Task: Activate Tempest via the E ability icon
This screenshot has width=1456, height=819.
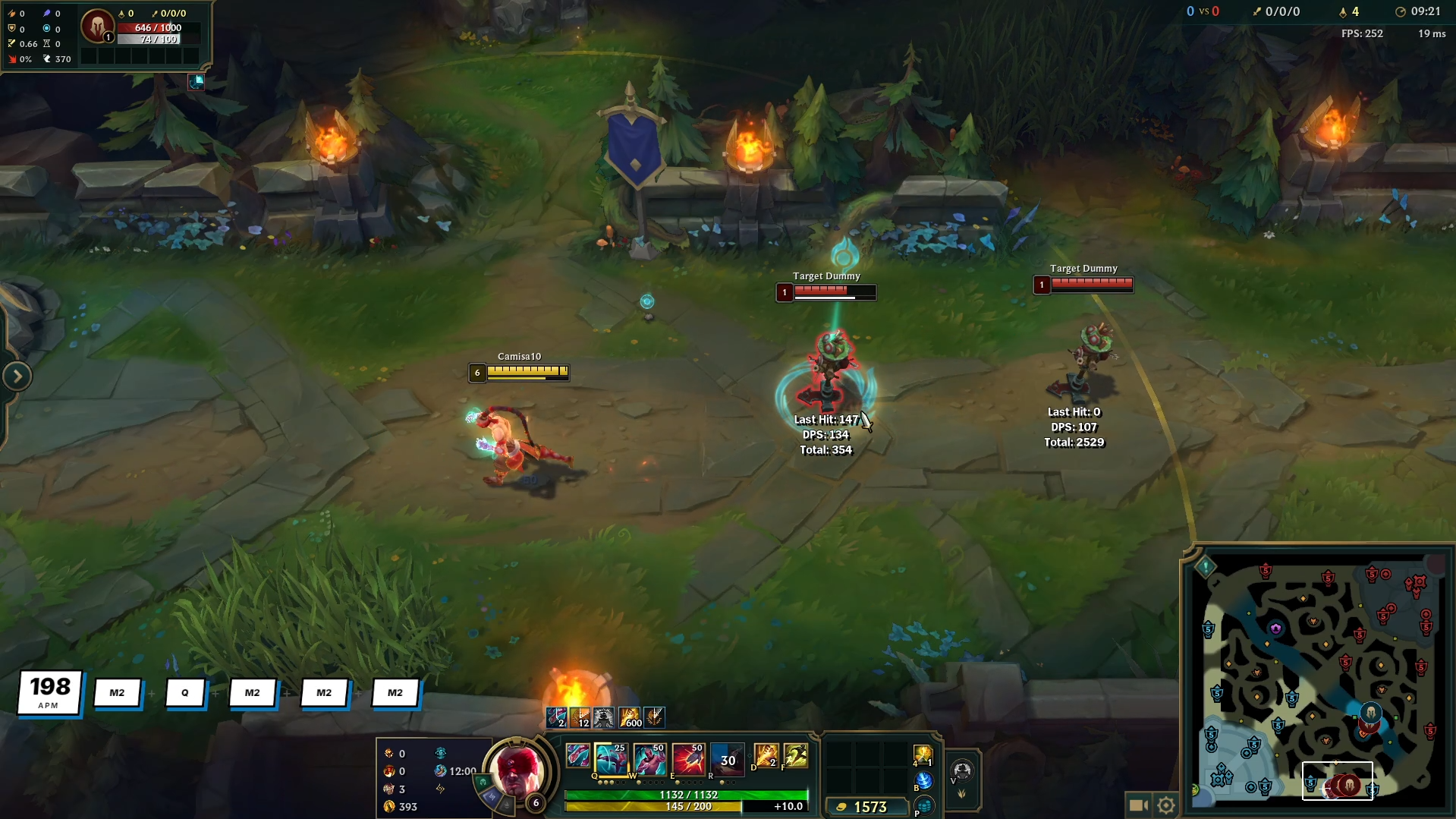Action: point(687,758)
